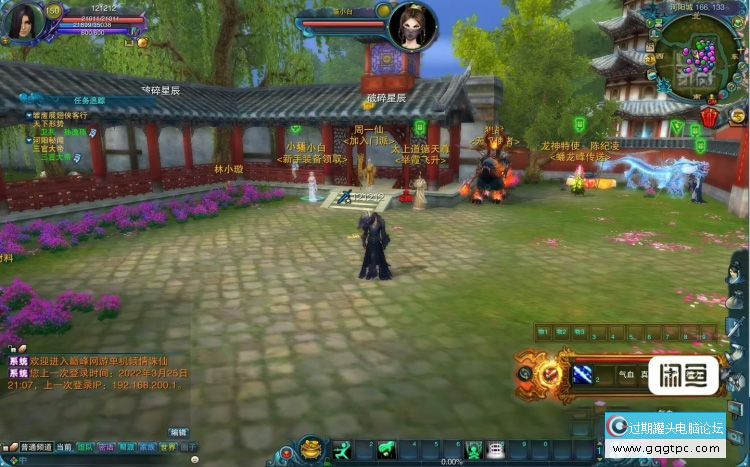This screenshot has height=467, width=750.
Task: Choose the 当前 chat channel tab
Action: pos(64,447)
